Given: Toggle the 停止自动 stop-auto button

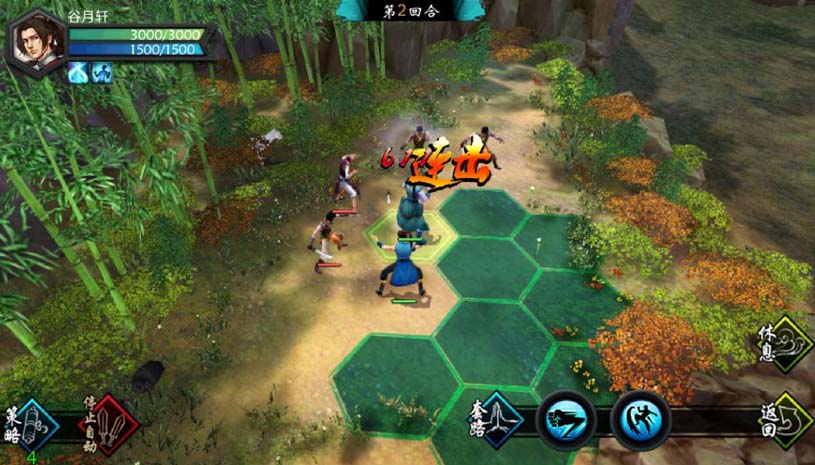Looking at the screenshot, I should (108, 424).
